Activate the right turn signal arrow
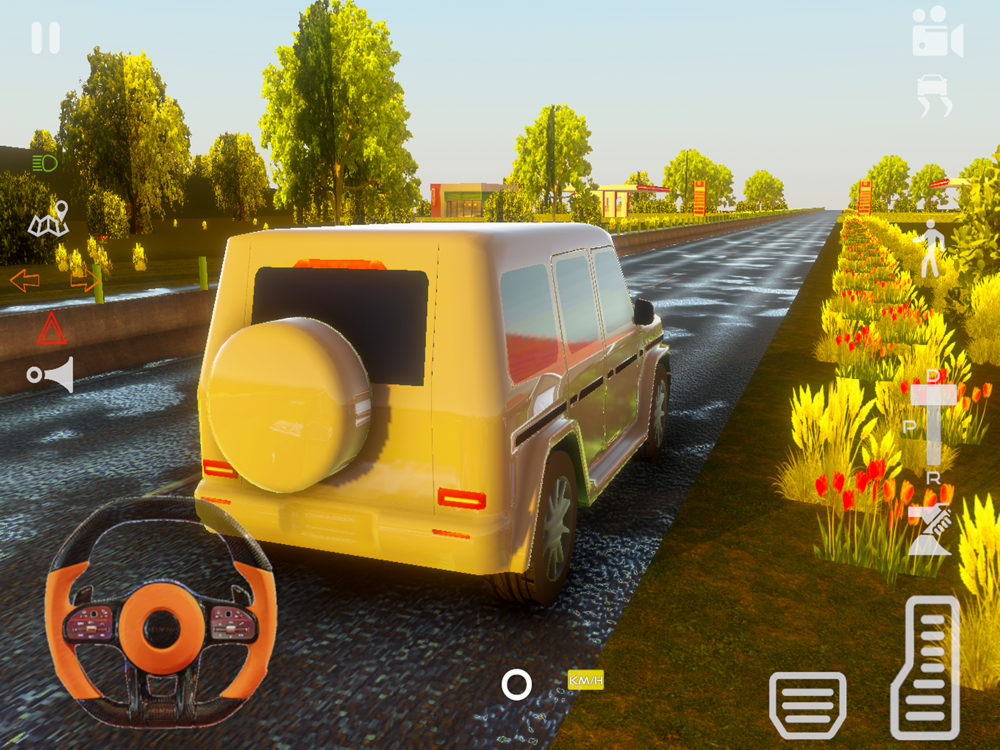Image resolution: width=1000 pixels, height=750 pixels. [x=85, y=281]
